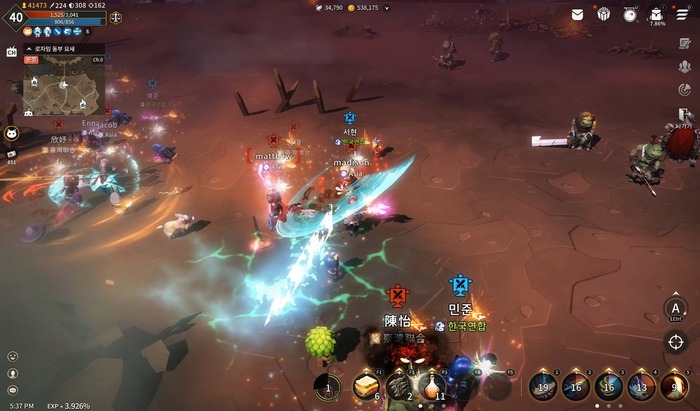Open the main hamburger menu
Screen dimensions: 700x411
683,14
